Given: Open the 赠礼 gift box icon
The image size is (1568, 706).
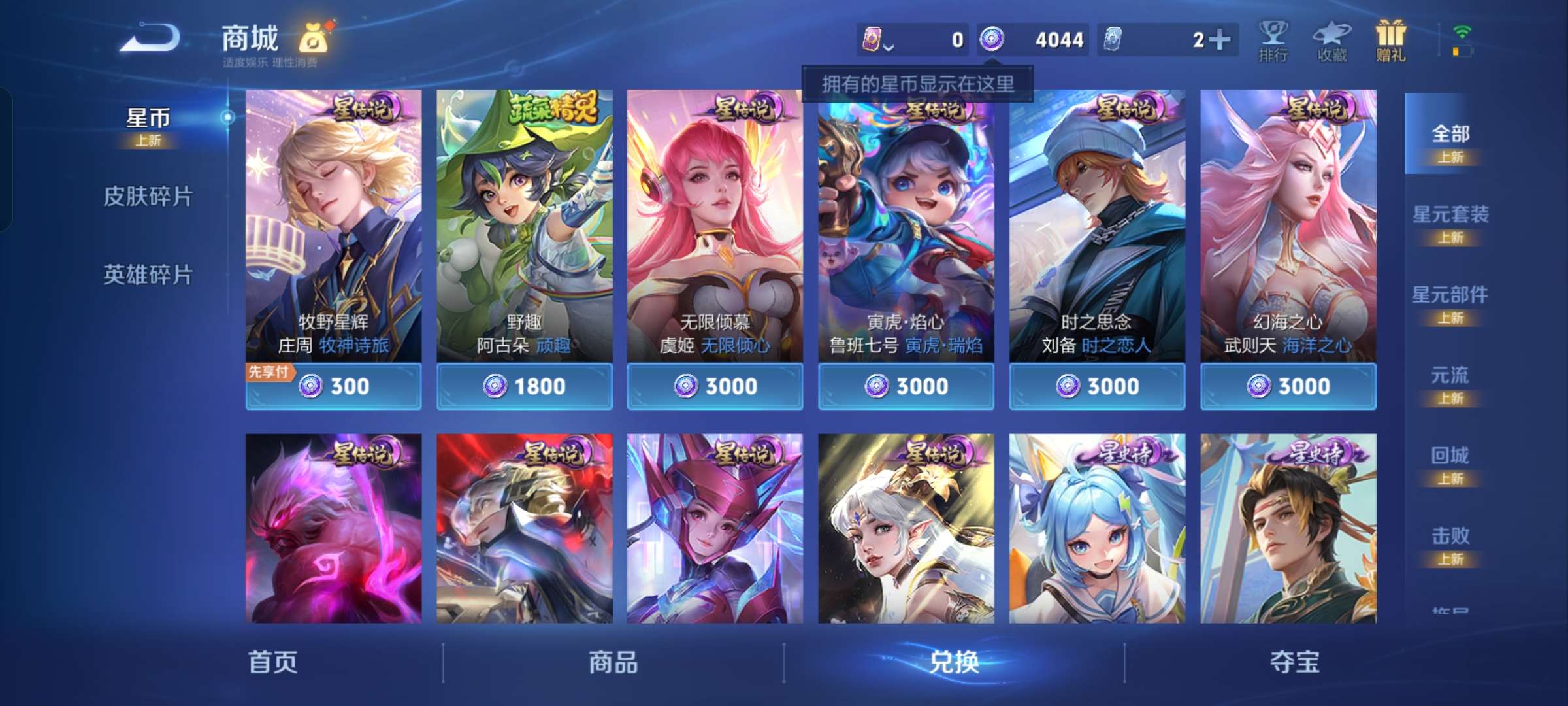Looking at the screenshot, I should point(1391,39).
